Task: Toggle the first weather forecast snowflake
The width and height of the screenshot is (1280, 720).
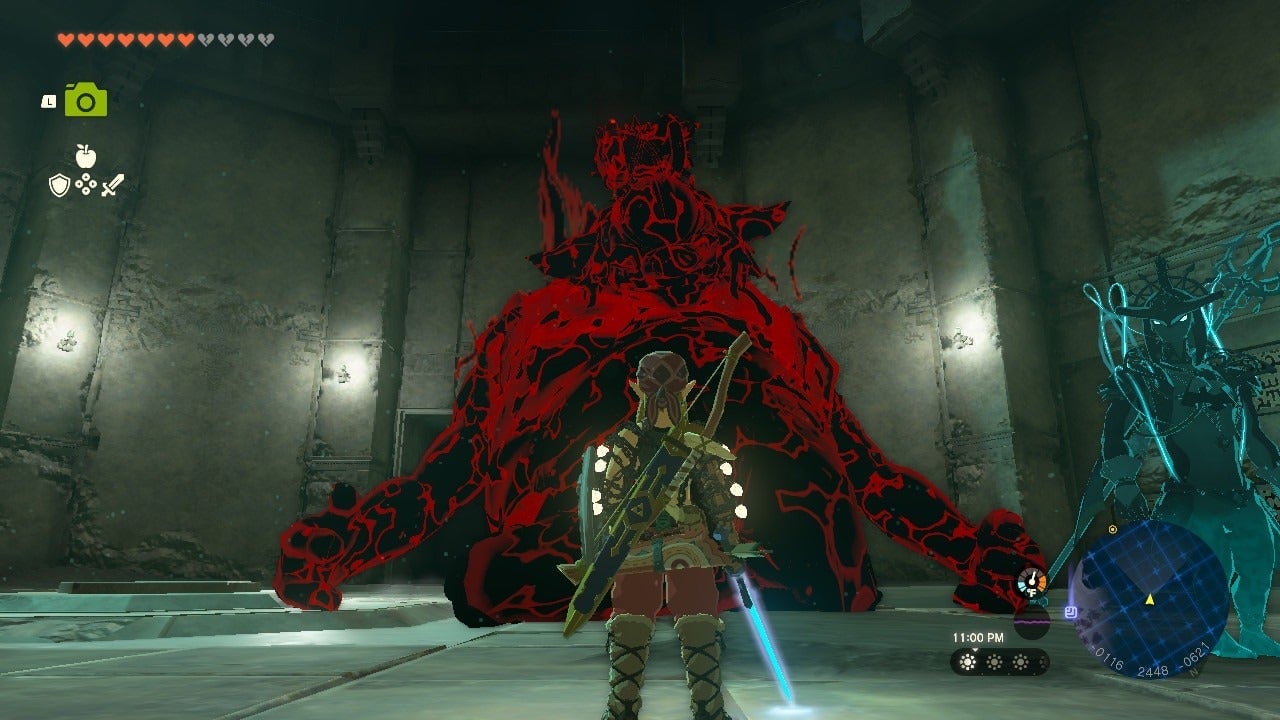Action: click(x=968, y=662)
